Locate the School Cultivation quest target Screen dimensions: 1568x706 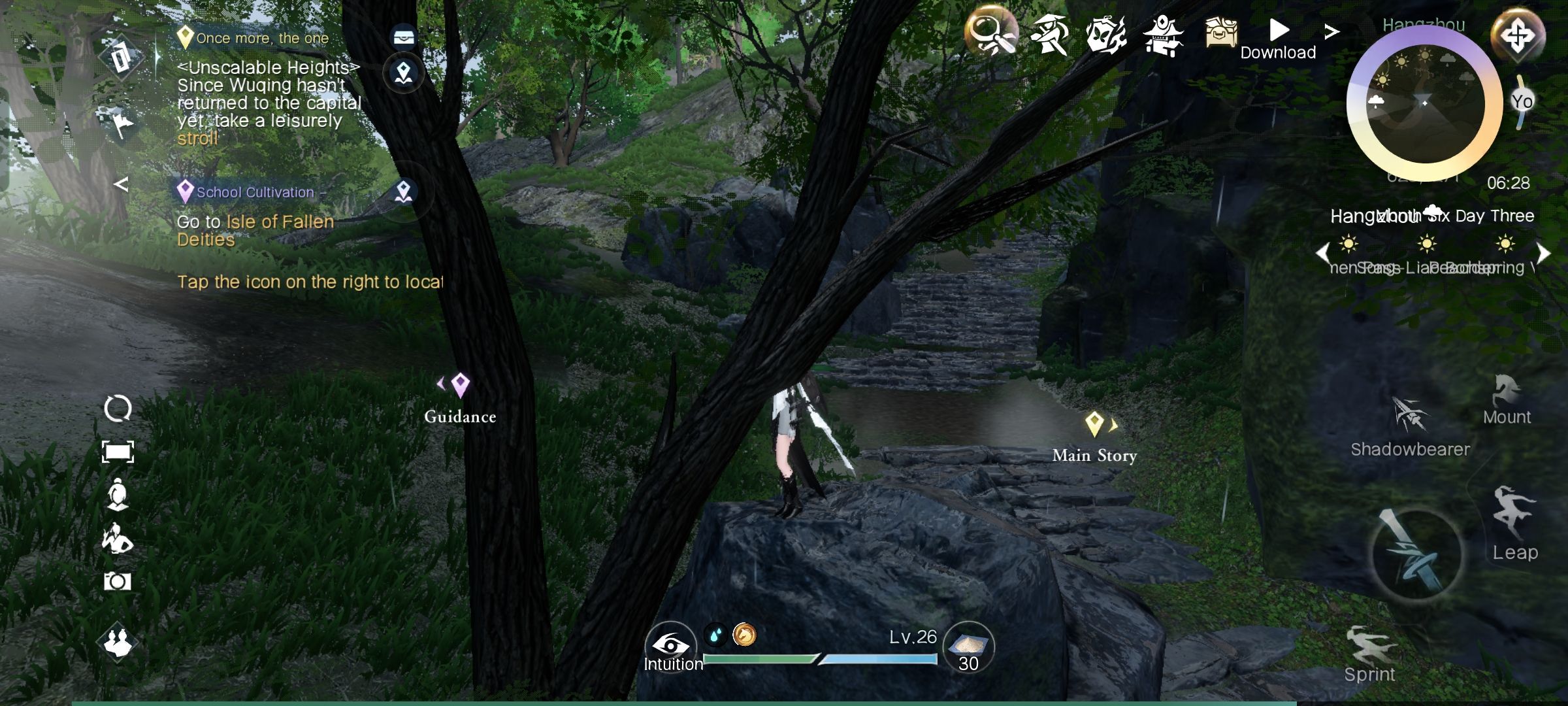click(x=404, y=192)
